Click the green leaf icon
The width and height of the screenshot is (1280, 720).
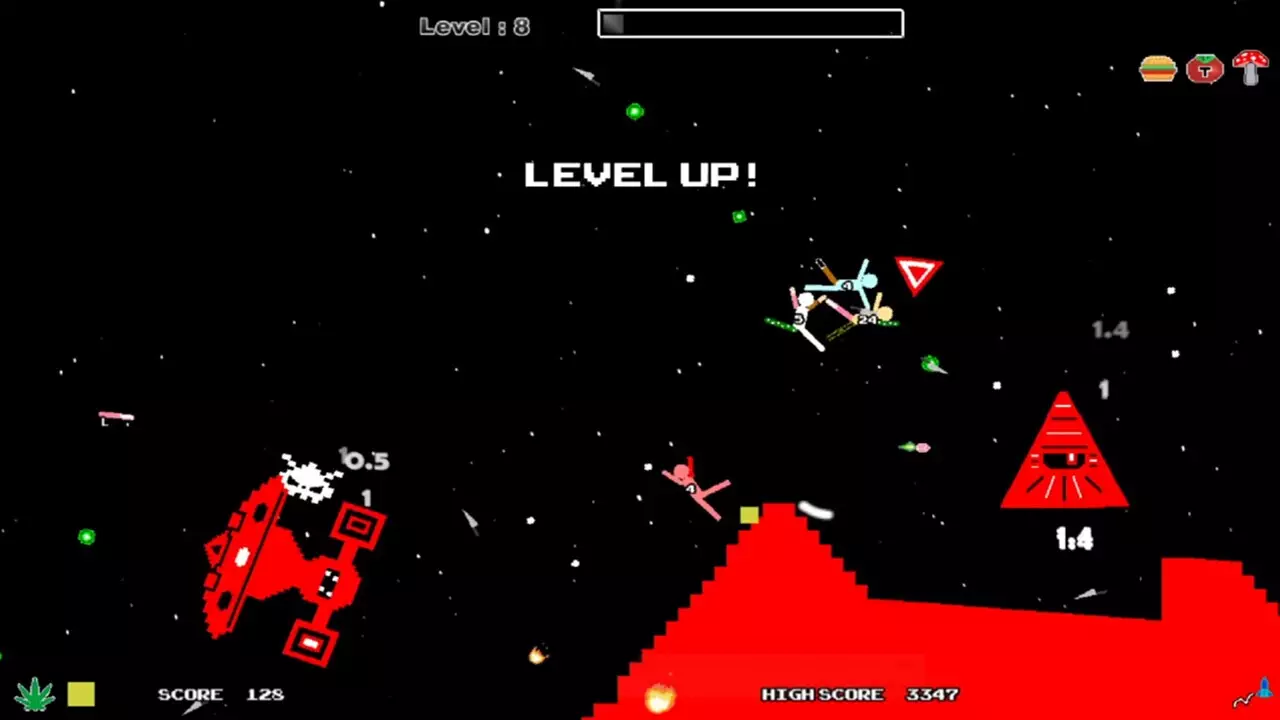(35, 692)
